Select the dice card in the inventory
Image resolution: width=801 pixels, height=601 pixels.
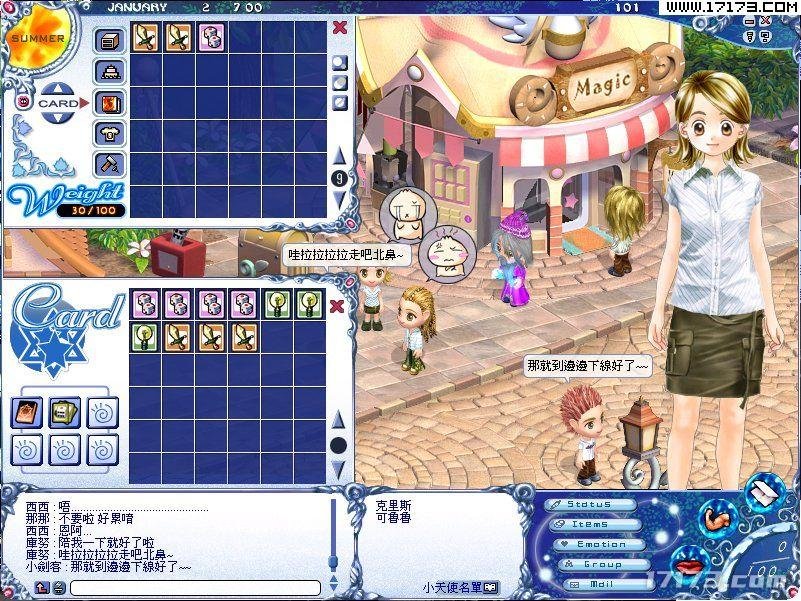[211, 38]
